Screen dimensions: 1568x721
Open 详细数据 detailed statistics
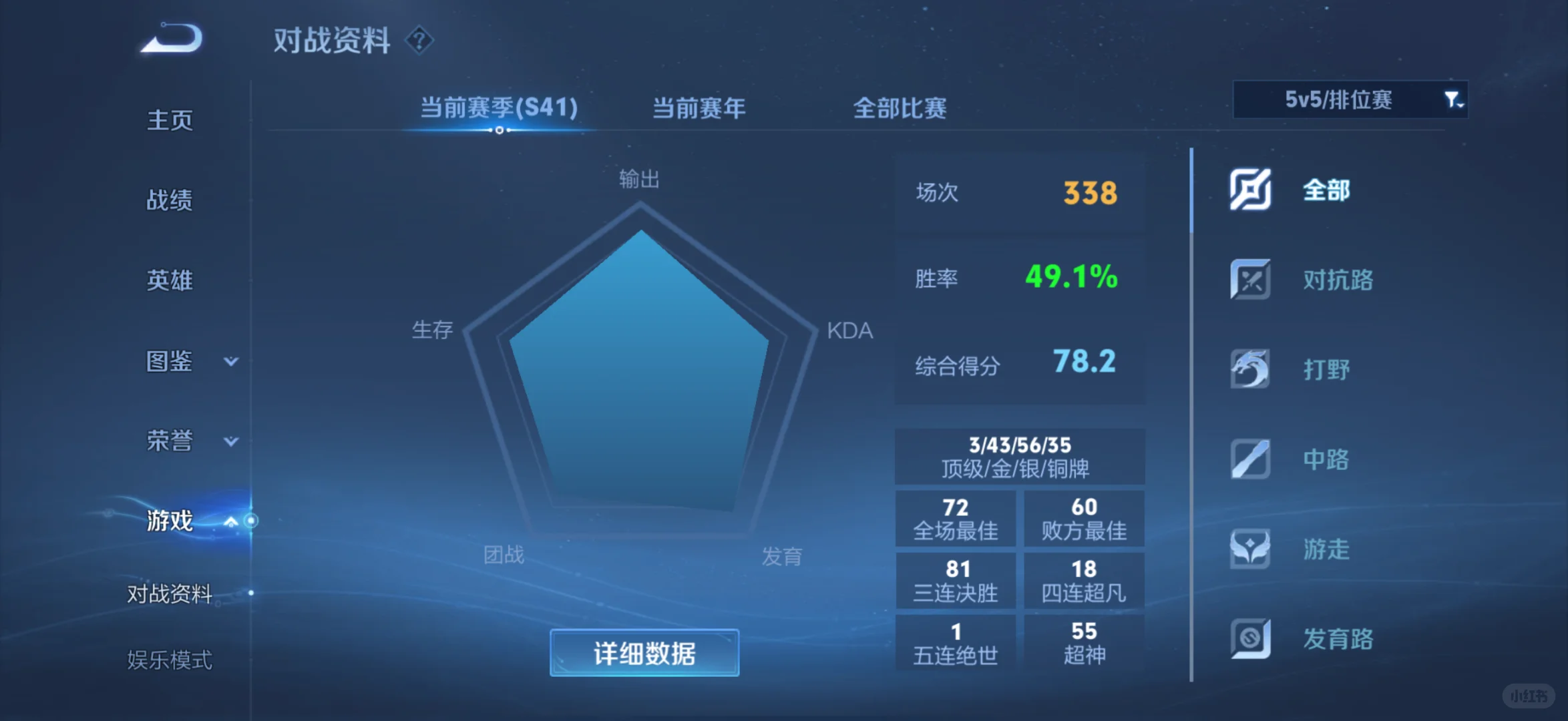coord(644,652)
